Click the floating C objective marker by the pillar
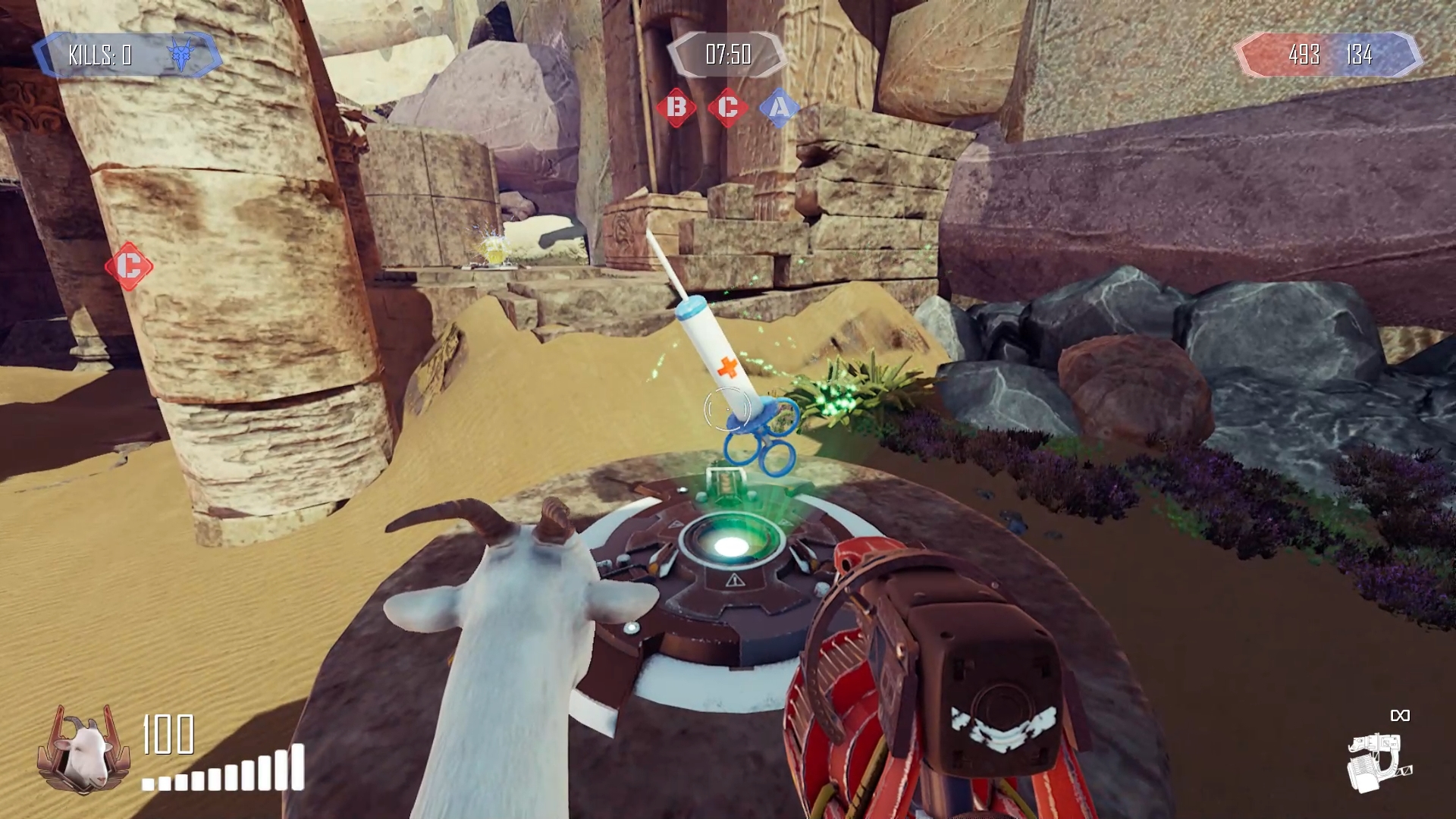The height and width of the screenshot is (819, 1456). pyautogui.click(x=129, y=266)
